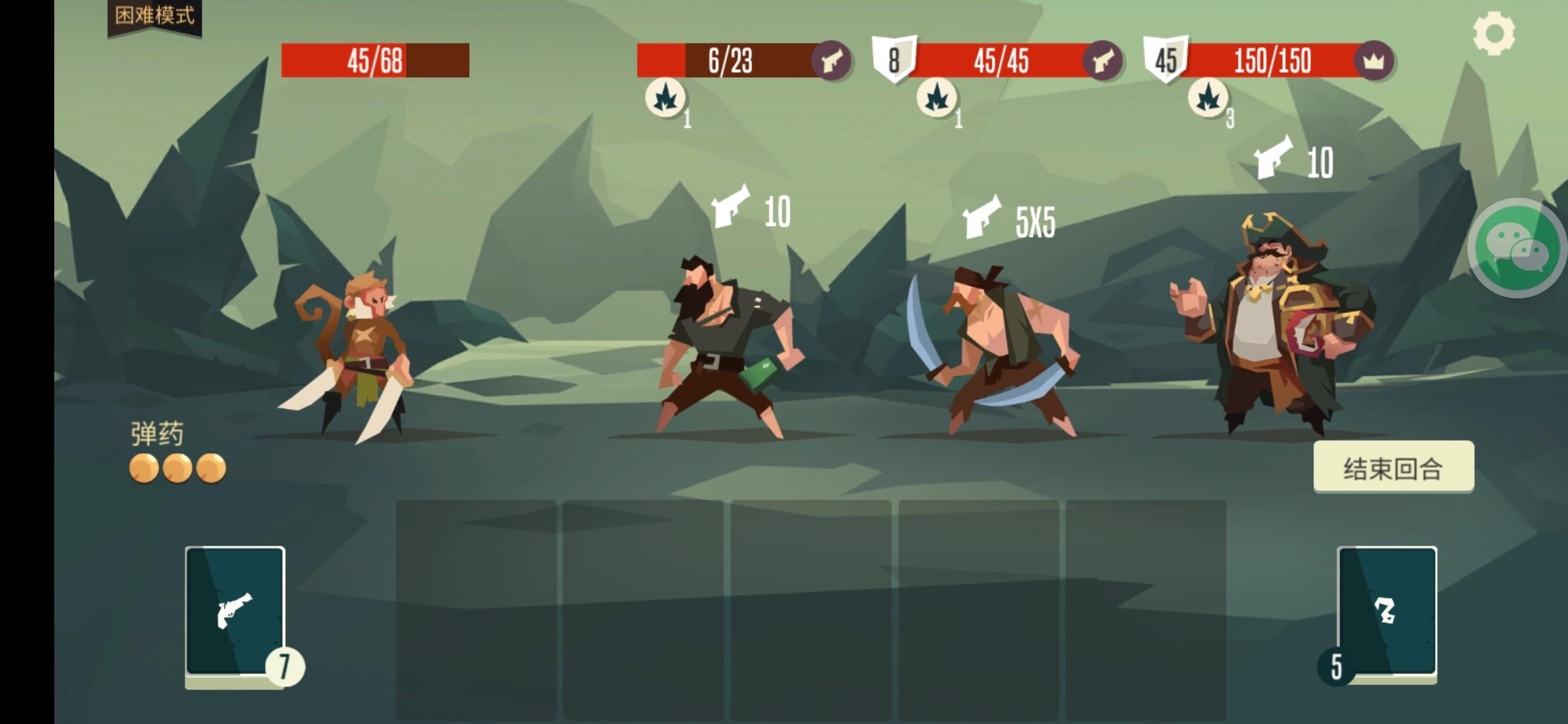1568x724 pixels.
Task: Select the shield icon showing 45 armor on the boss
Action: (x=1164, y=60)
